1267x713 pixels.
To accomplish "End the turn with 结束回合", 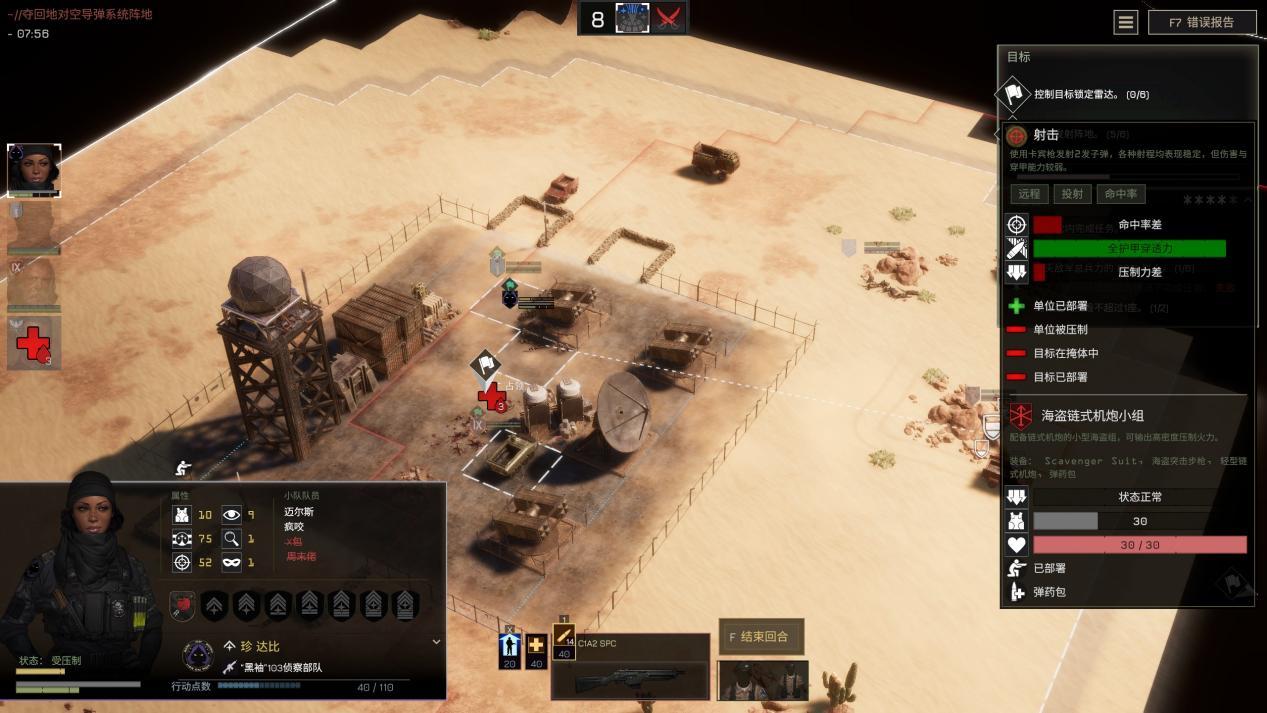I will point(760,636).
